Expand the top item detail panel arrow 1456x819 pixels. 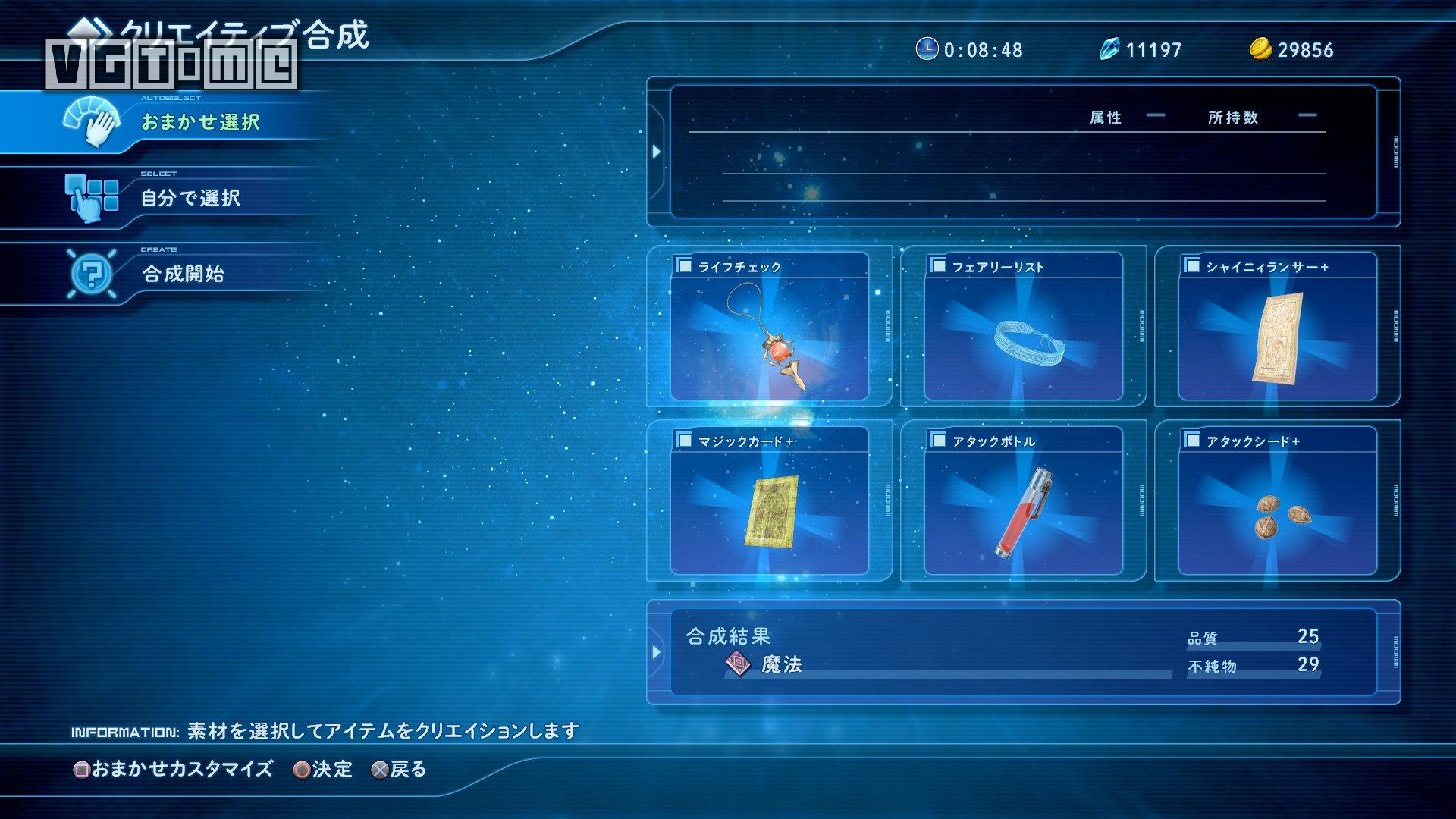coord(657,150)
